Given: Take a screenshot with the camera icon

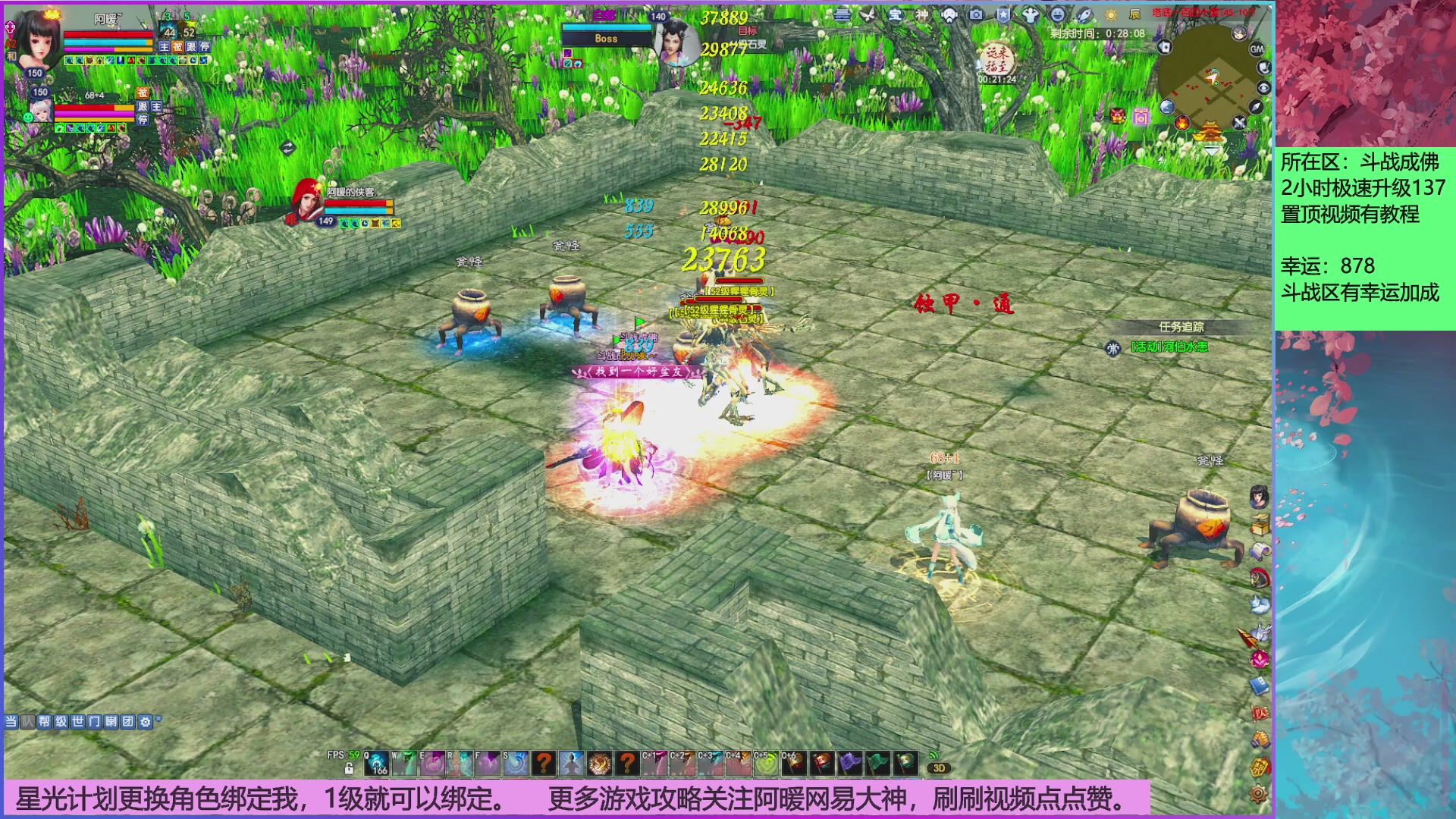Looking at the screenshot, I should click(977, 15).
